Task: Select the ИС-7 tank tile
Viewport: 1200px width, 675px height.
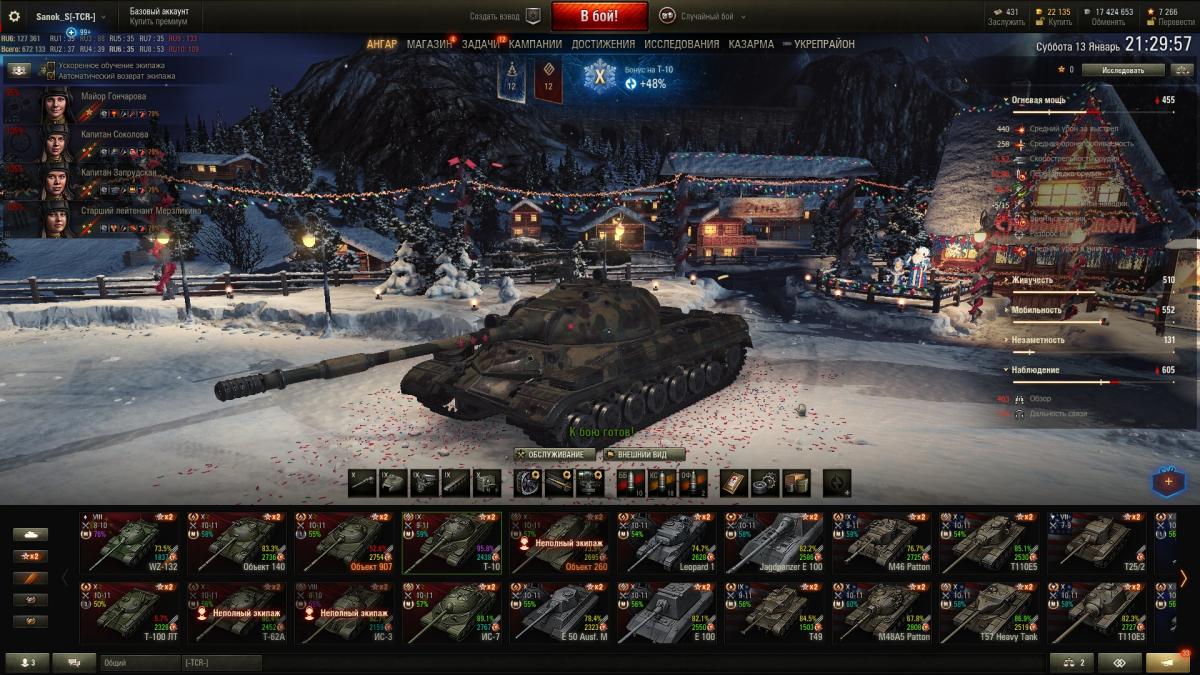Action: point(453,611)
